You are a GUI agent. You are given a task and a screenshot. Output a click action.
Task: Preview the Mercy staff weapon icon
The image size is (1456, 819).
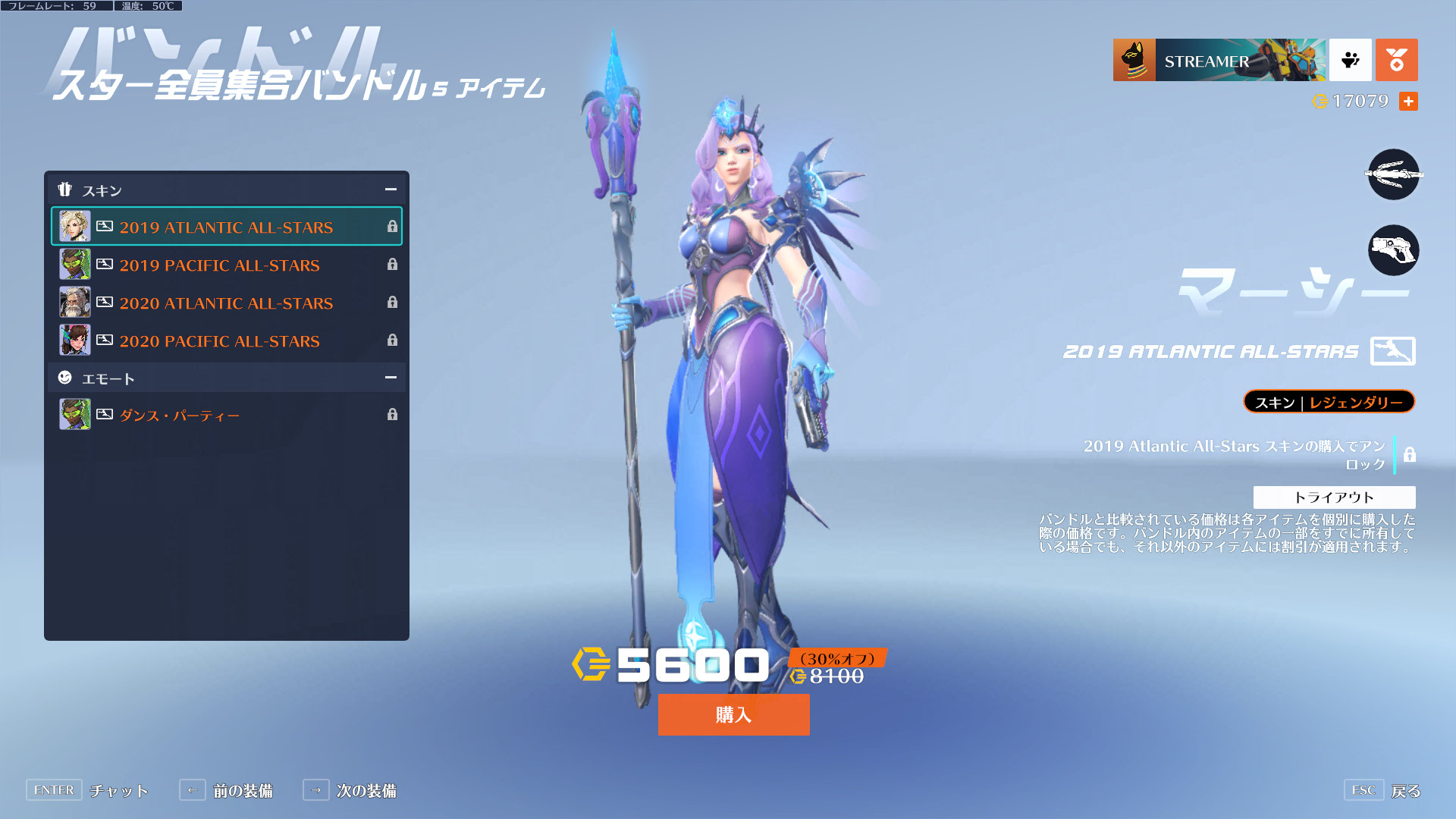click(x=1393, y=174)
